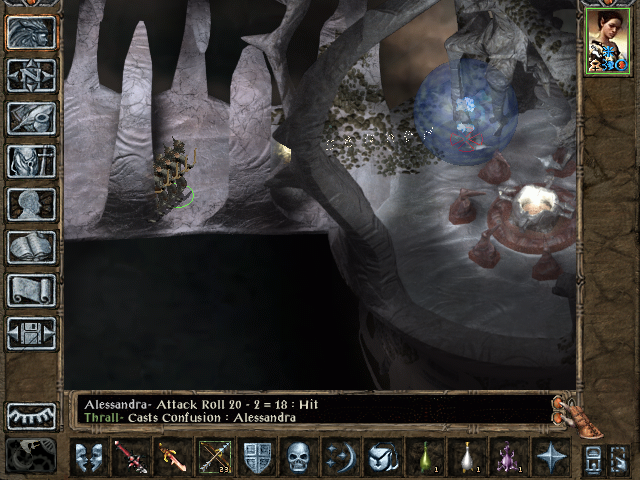640x480 pixels.
Task: Activate the shield crest button
Action: click(x=257, y=457)
